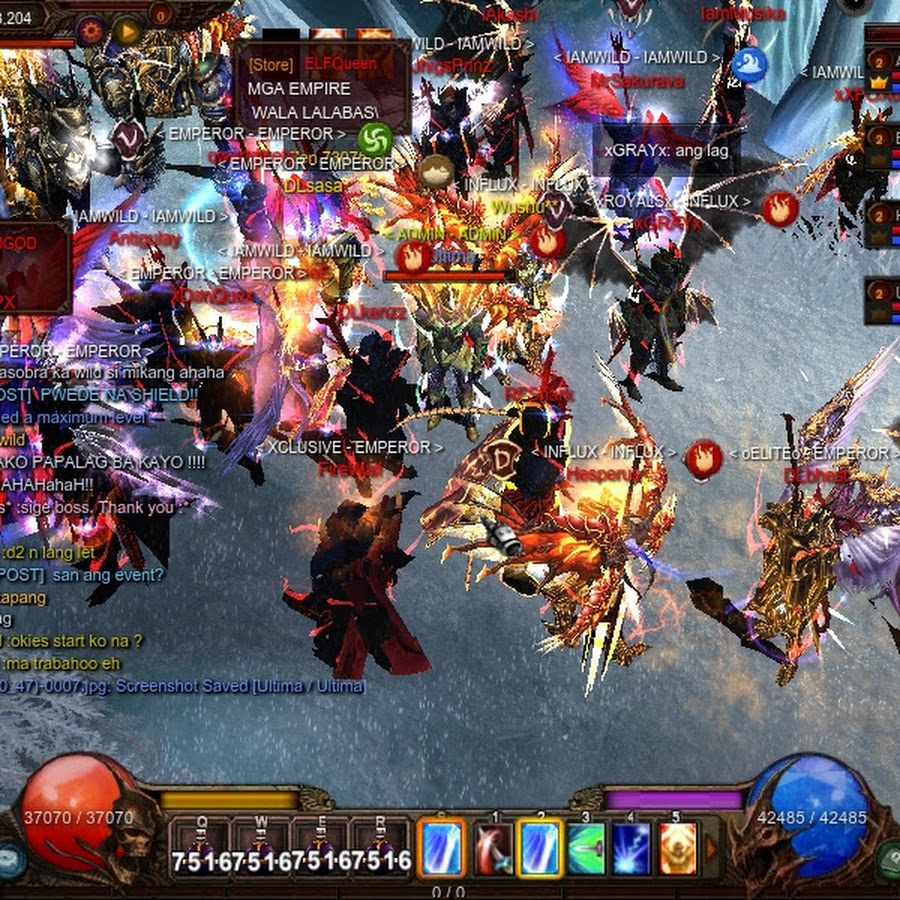
Task: Click the round green button beside the mana orb
Action: pos(890,860)
